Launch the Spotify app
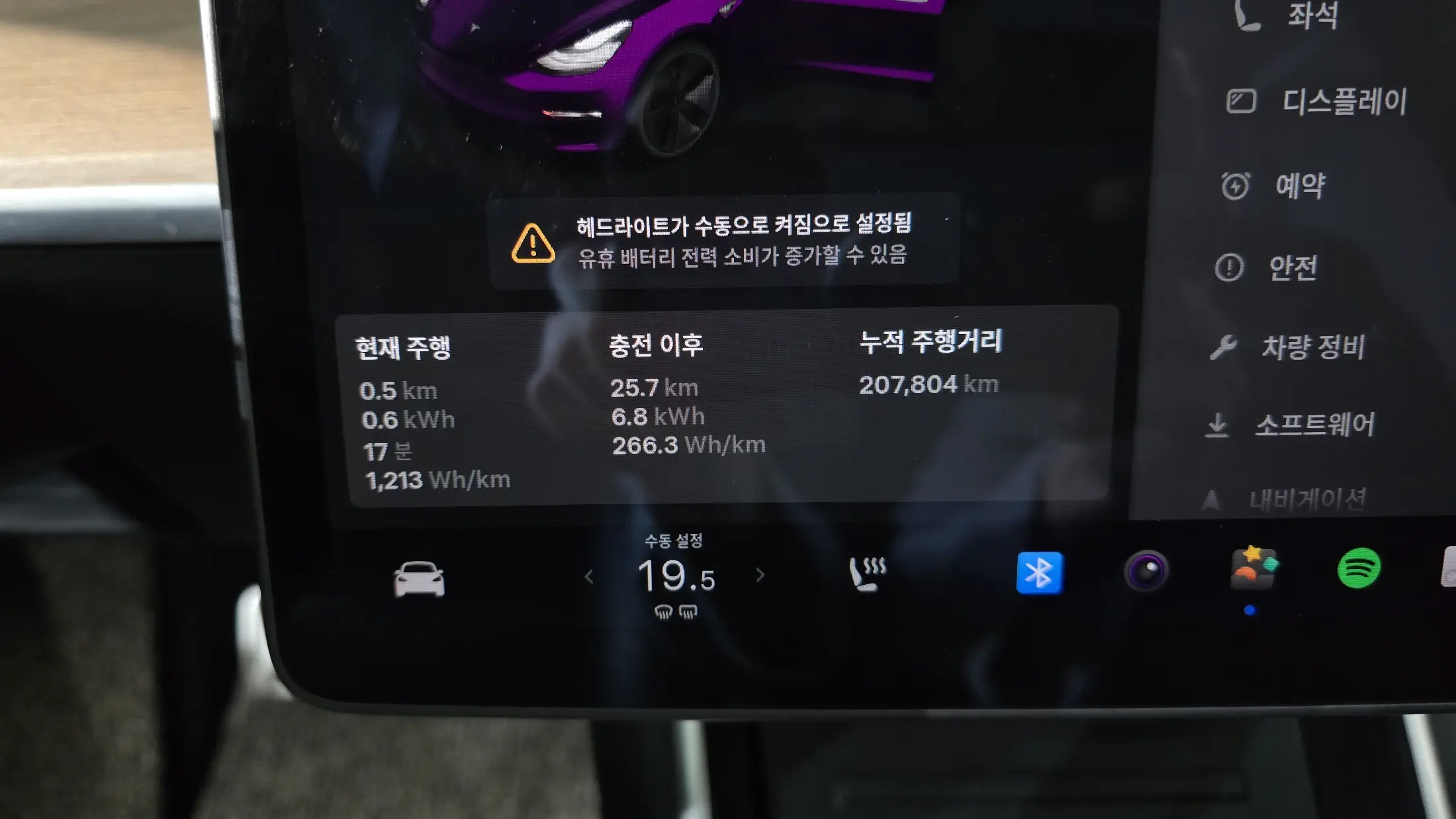The width and height of the screenshot is (1456, 819). (1359, 568)
